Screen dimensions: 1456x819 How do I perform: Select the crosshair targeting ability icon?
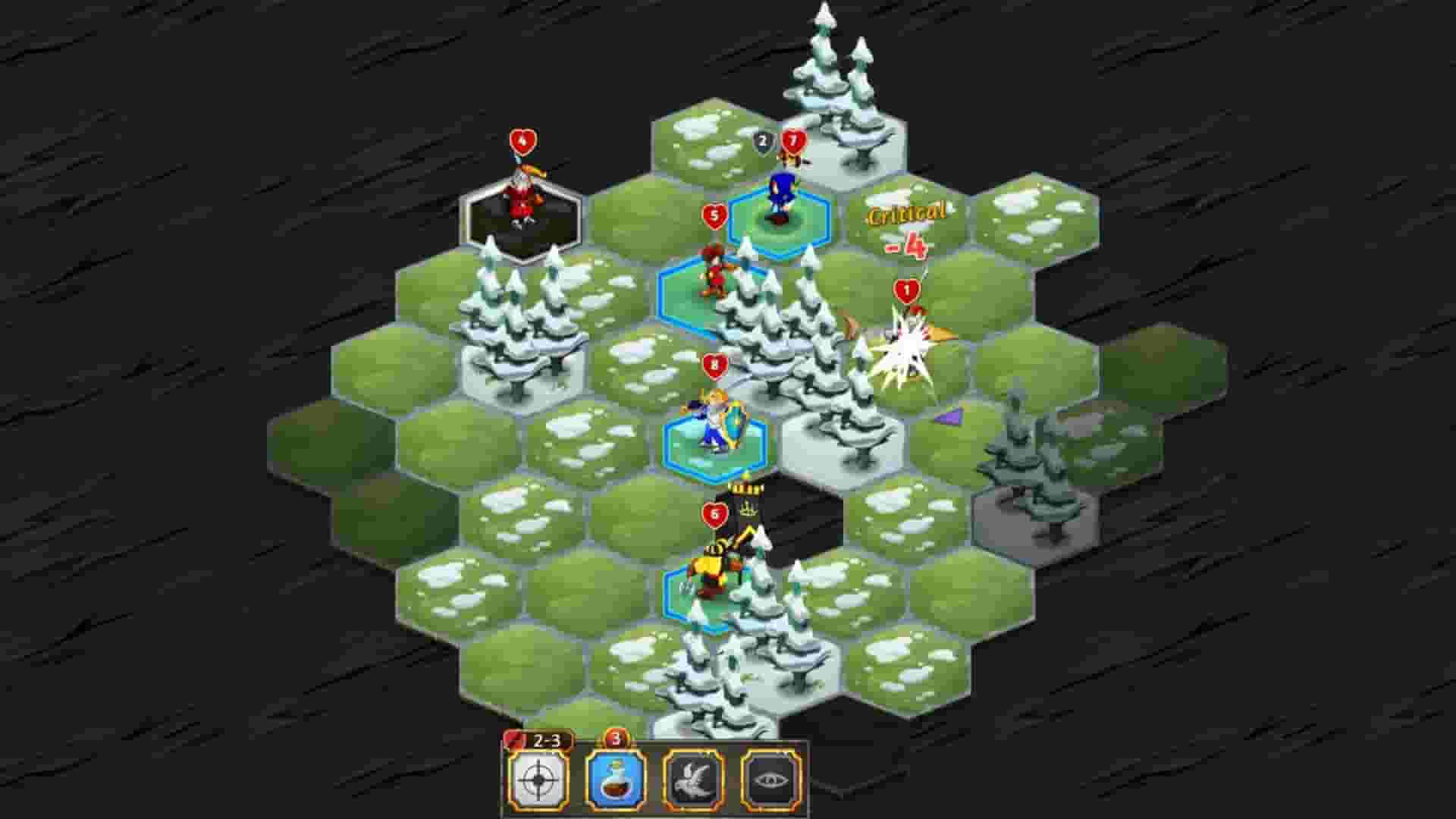[543, 780]
